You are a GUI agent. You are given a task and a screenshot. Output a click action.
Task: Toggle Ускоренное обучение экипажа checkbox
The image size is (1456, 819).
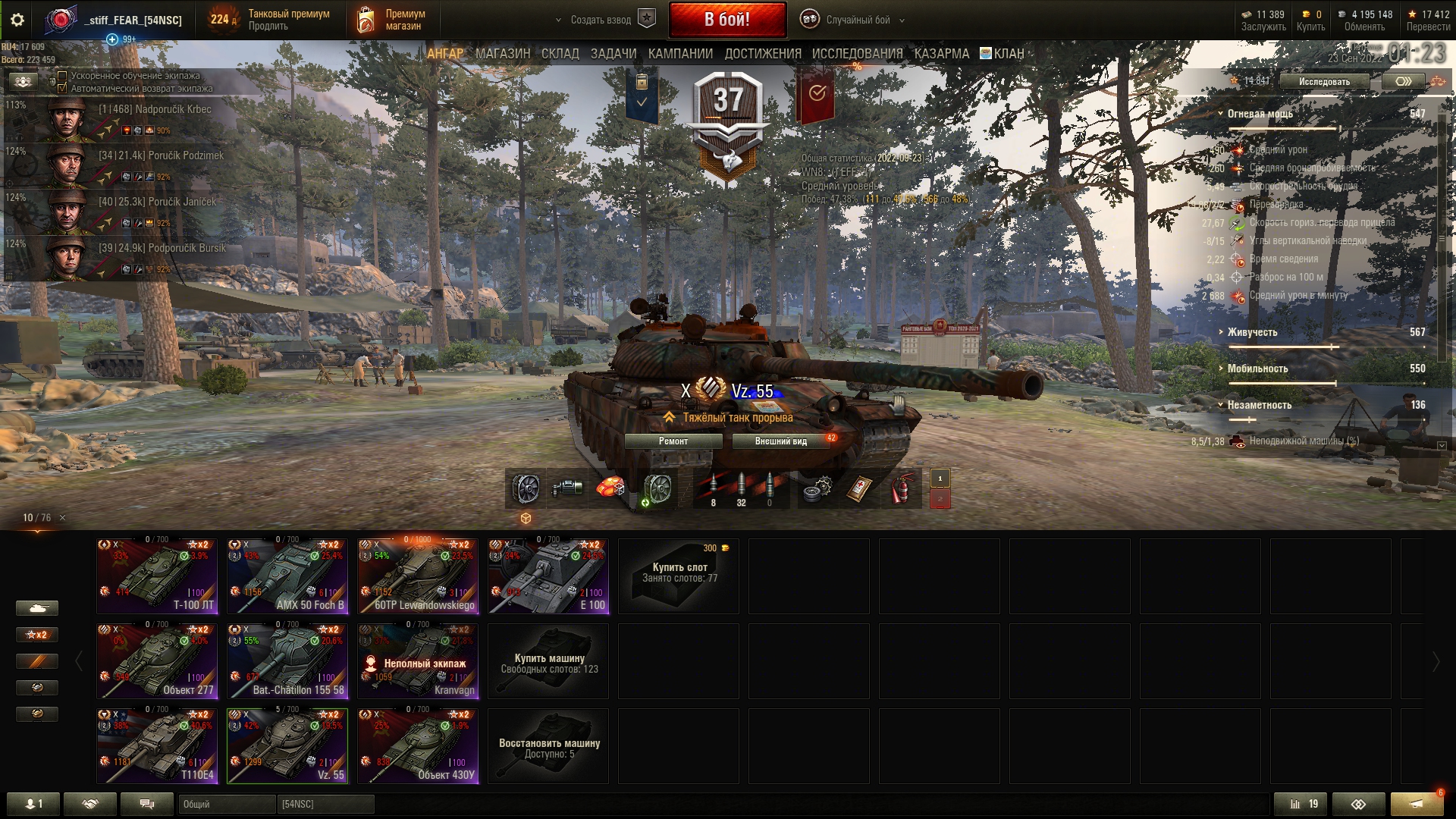click(x=63, y=76)
